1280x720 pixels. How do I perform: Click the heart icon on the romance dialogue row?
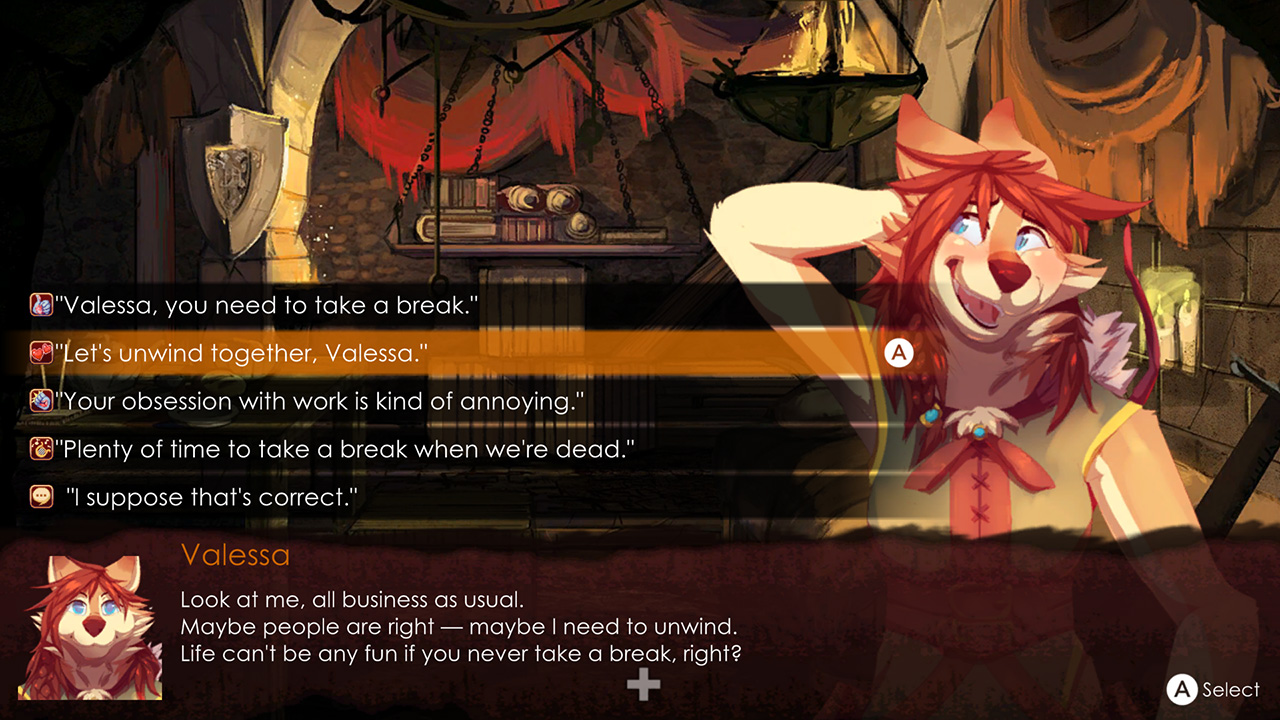[41, 353]
